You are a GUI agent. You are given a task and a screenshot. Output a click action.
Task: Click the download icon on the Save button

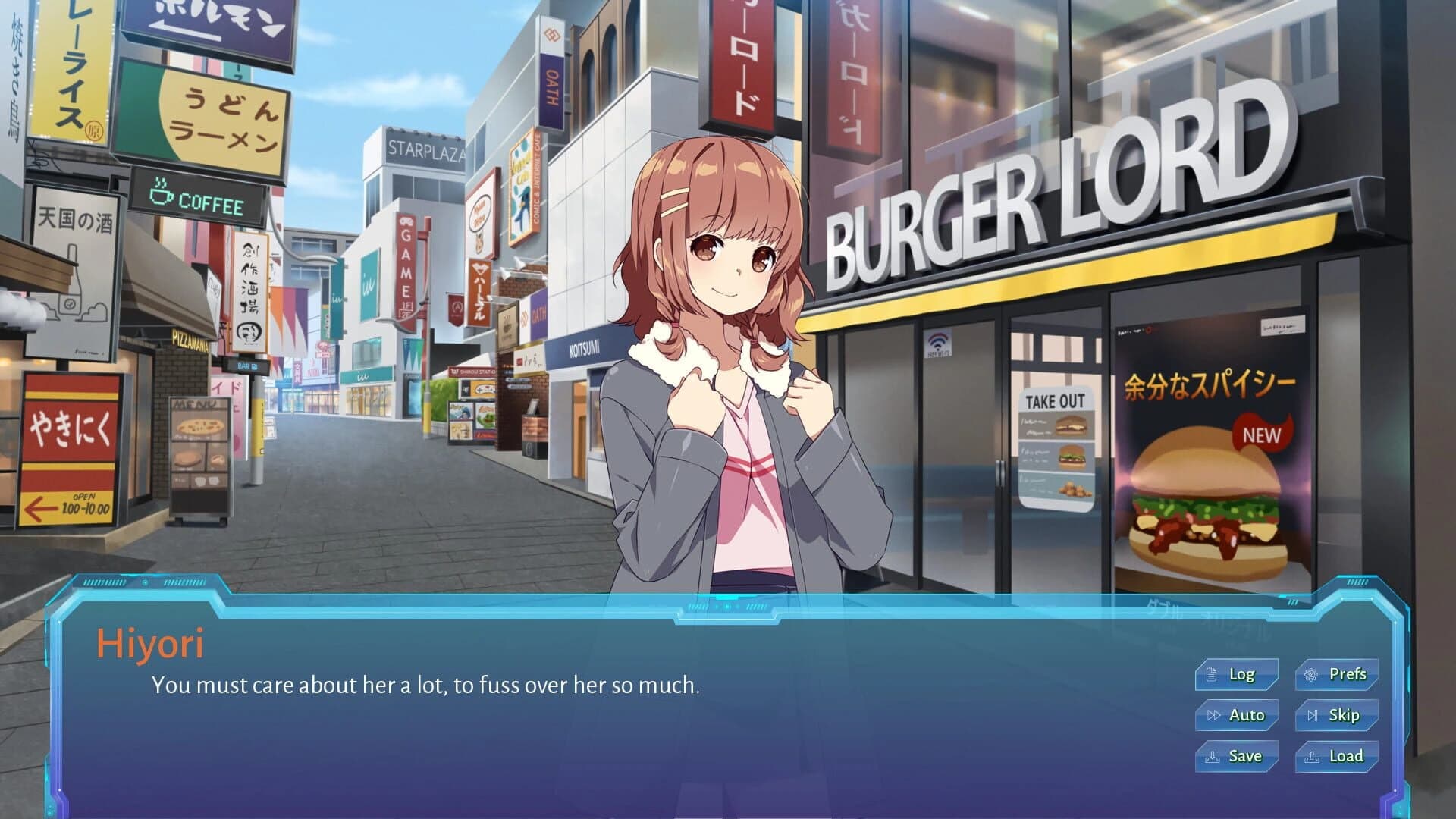(1213, 758)
